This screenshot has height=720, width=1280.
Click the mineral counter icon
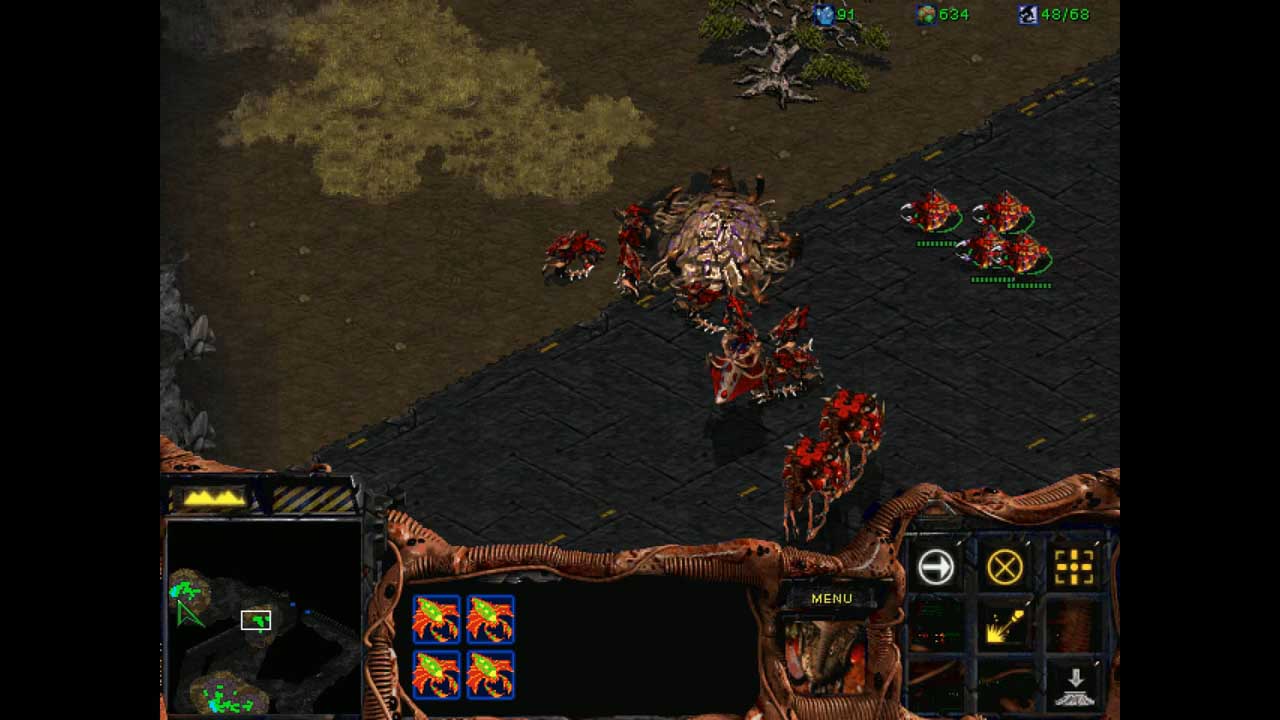point(824,16)
